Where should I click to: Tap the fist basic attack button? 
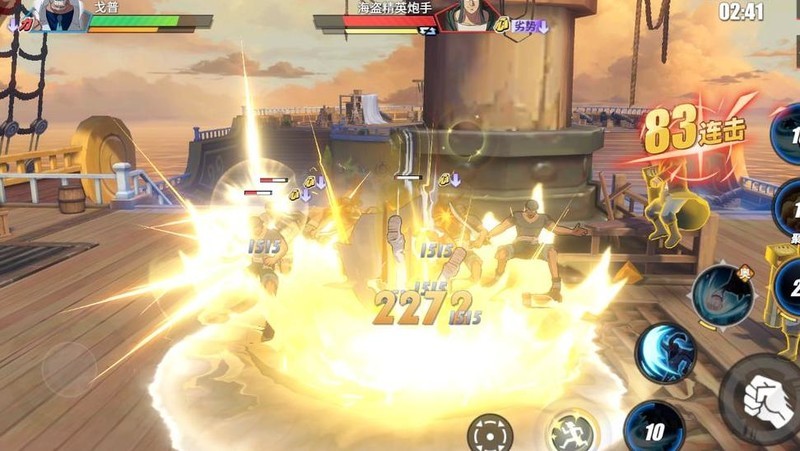pyautogui.click(x=767, y=399)
